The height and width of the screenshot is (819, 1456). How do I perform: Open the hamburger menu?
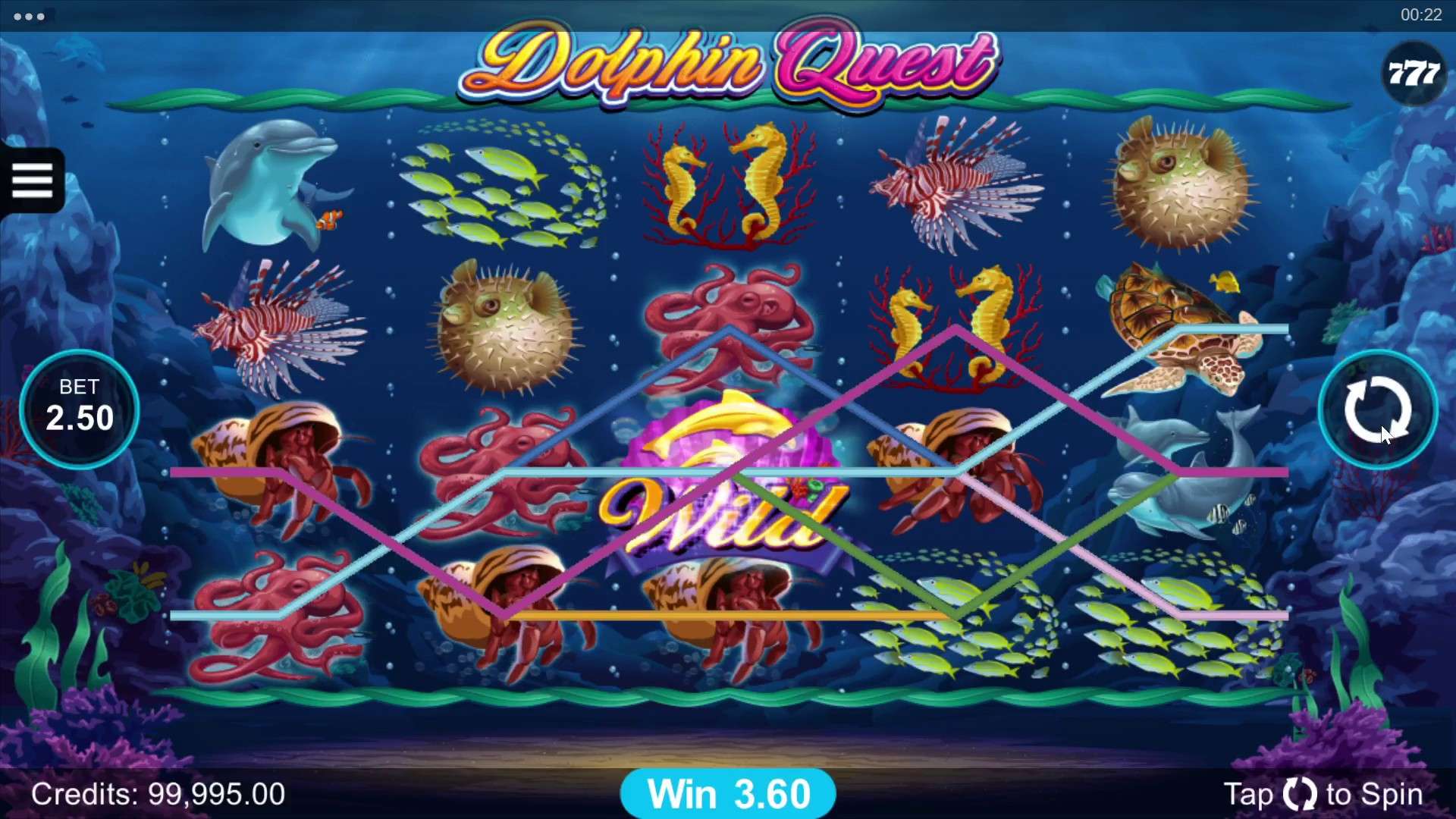[32, 180]
